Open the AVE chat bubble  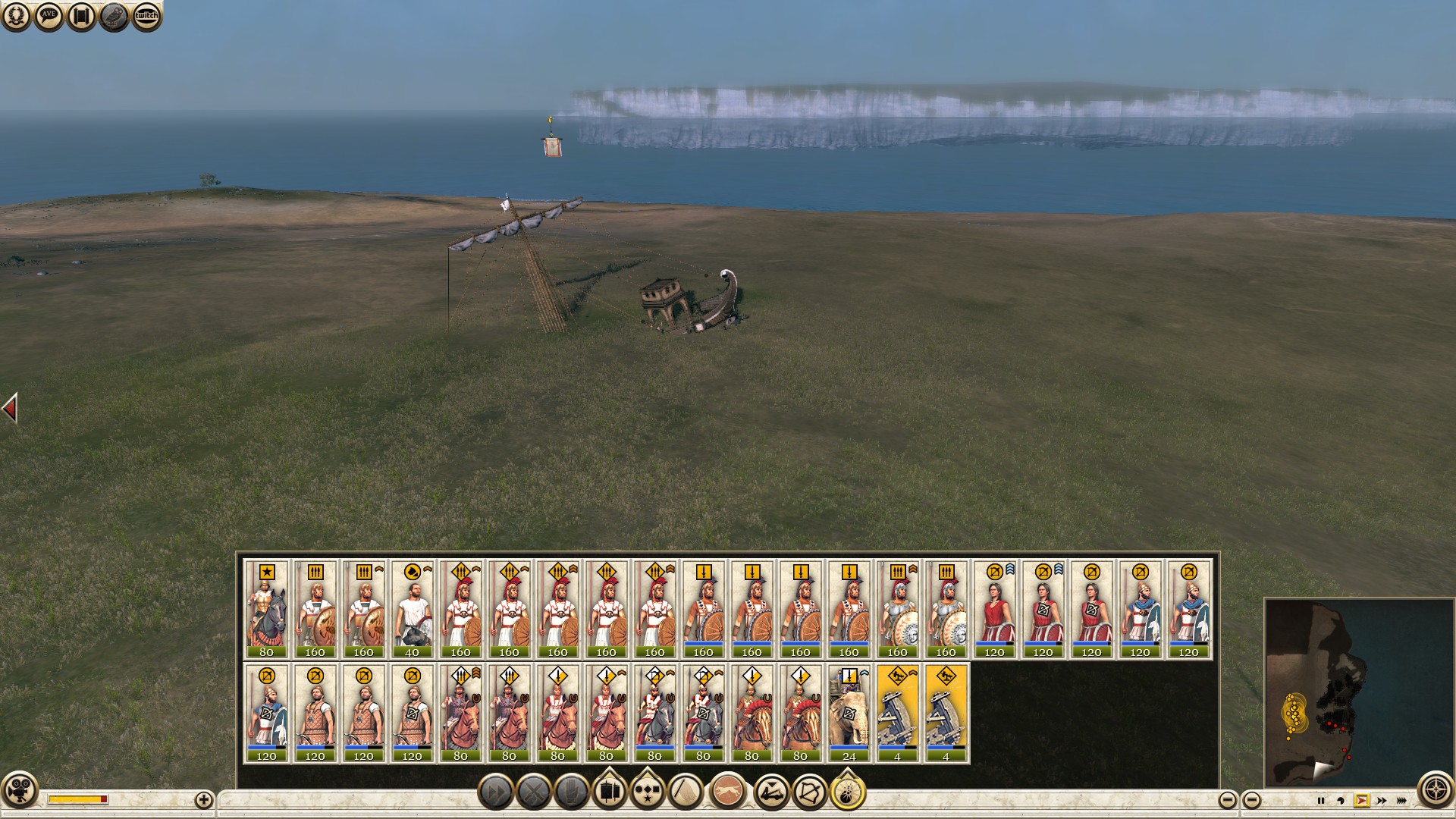pos(49,16)
